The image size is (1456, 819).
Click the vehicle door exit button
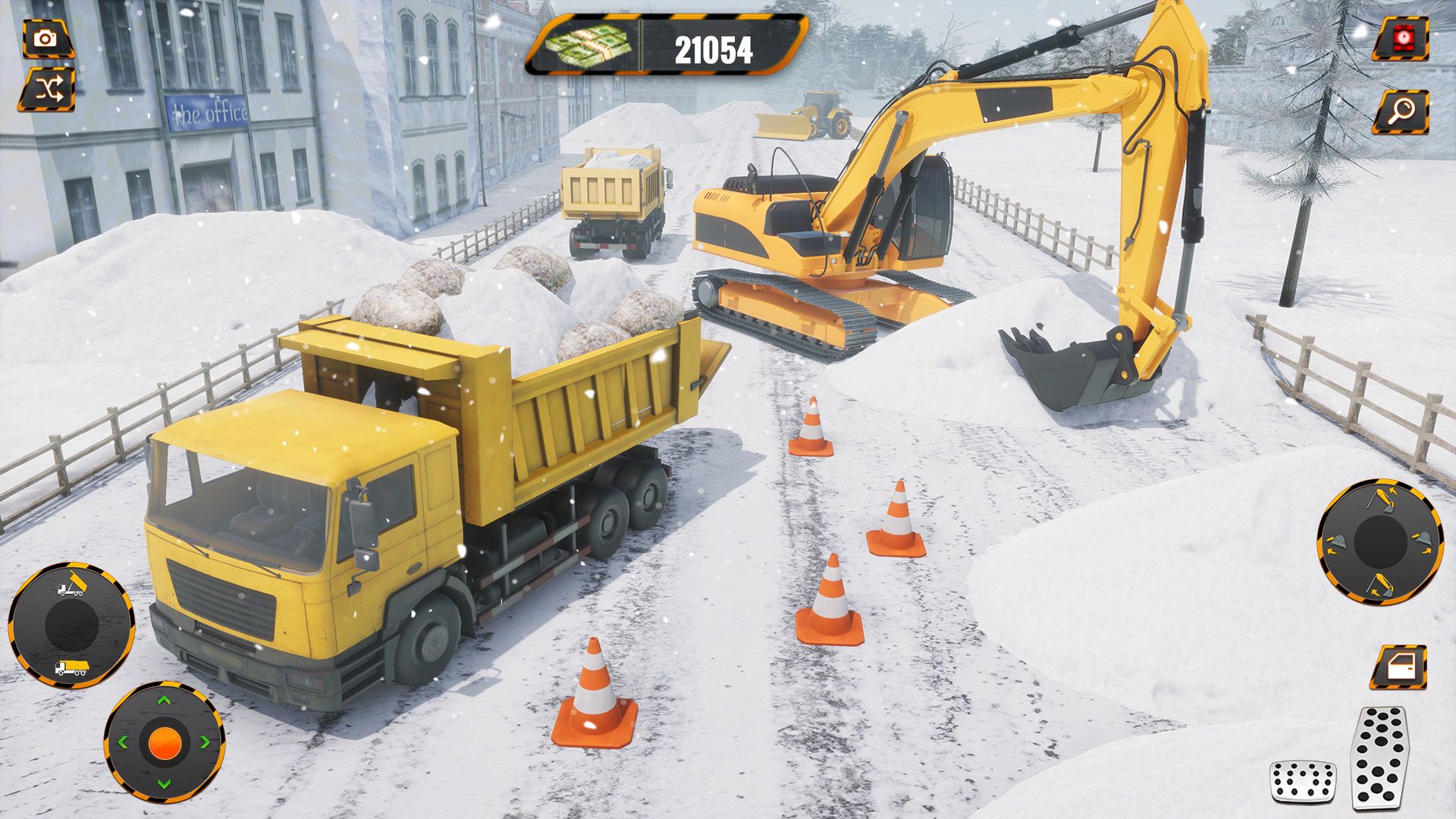1399,668
